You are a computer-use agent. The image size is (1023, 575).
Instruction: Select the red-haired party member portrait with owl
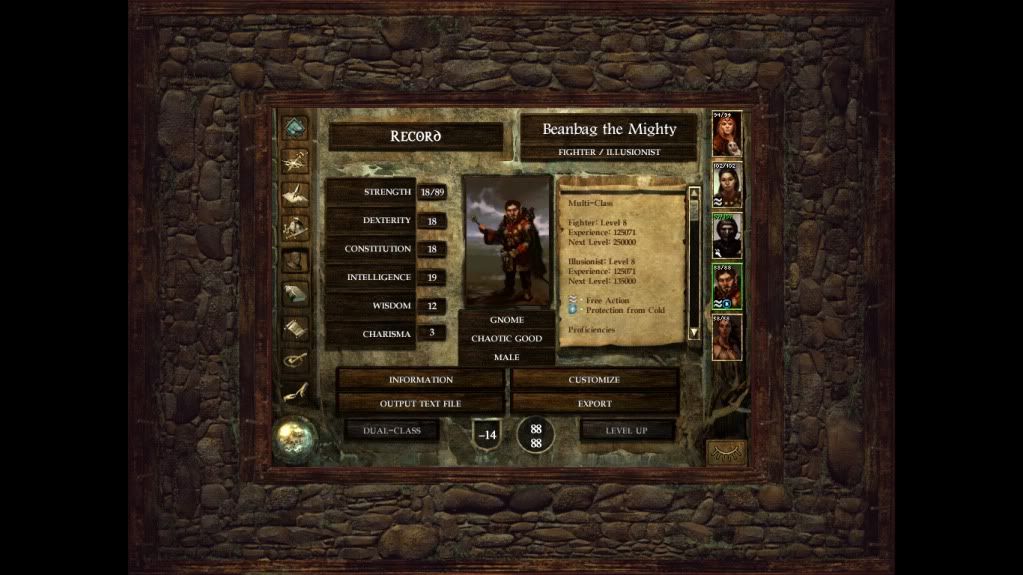coord(727,134)
